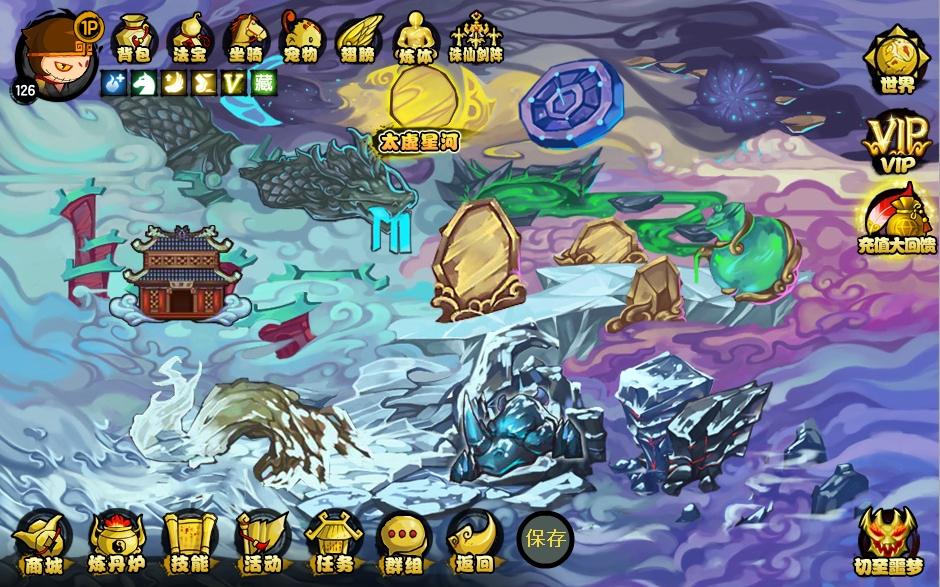Open the 群组 group chat
Screen dimensions: 940x587
click(404, 542)
